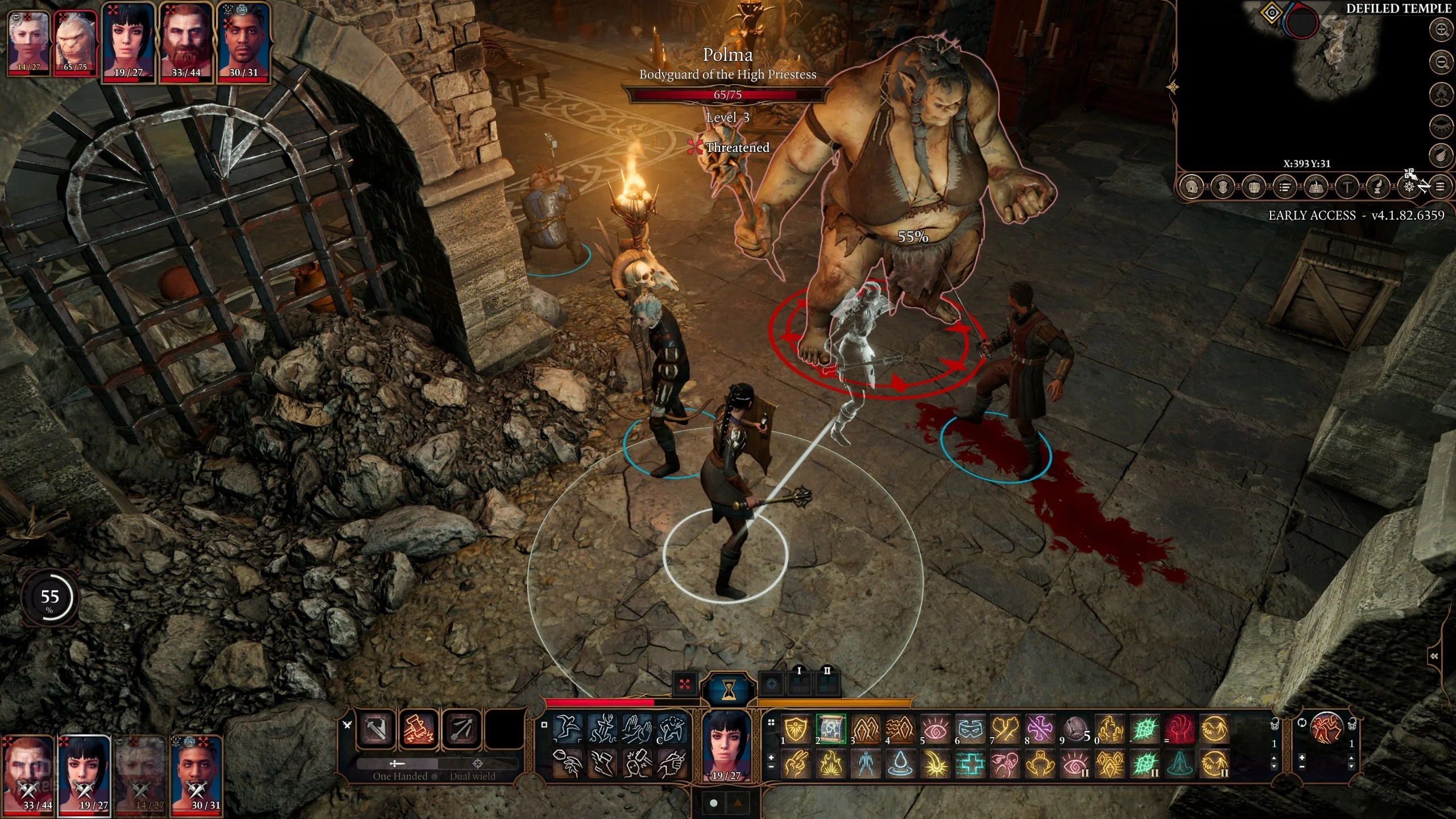
Task: Cast the teal cross healing spell
Action: (970, 763)
